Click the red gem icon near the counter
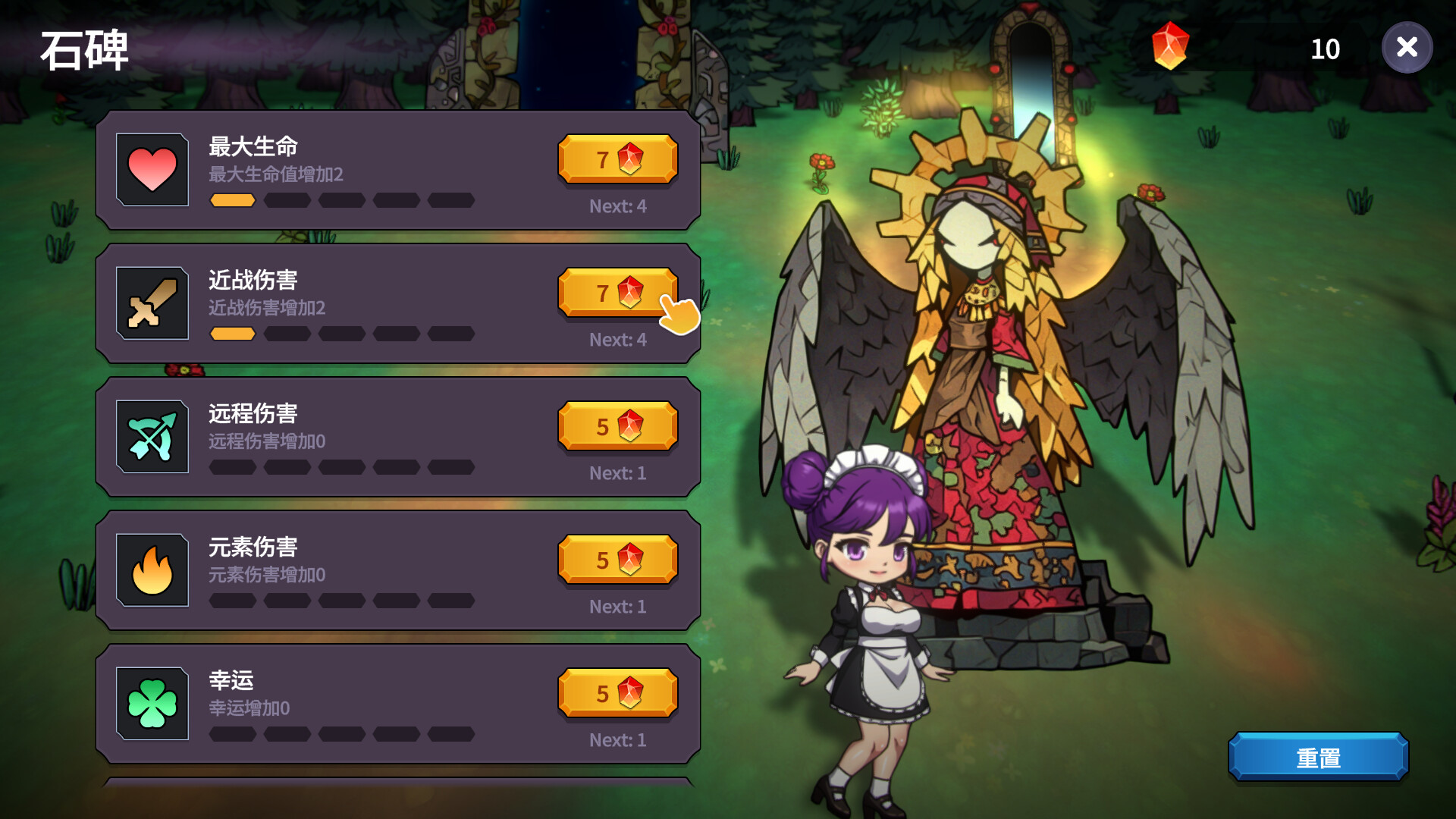The width and height of the screenshot is (1456, 819). point(1169,49)
